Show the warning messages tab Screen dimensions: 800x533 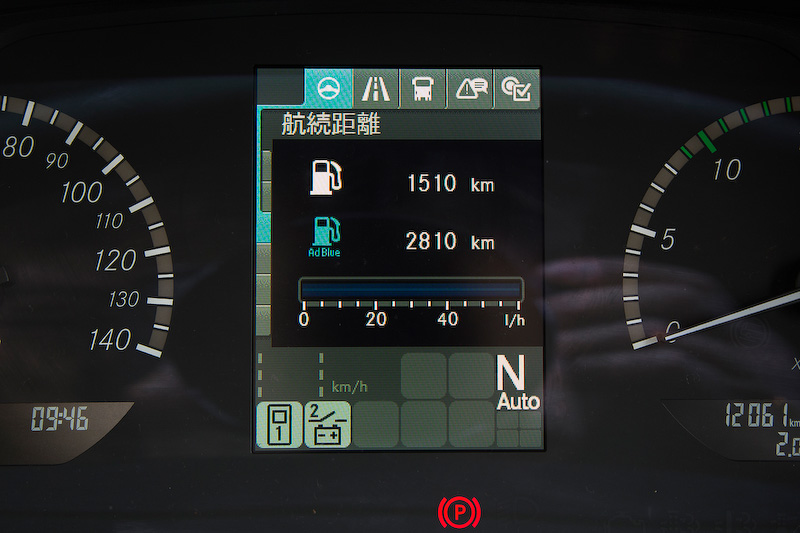(470, 89)
